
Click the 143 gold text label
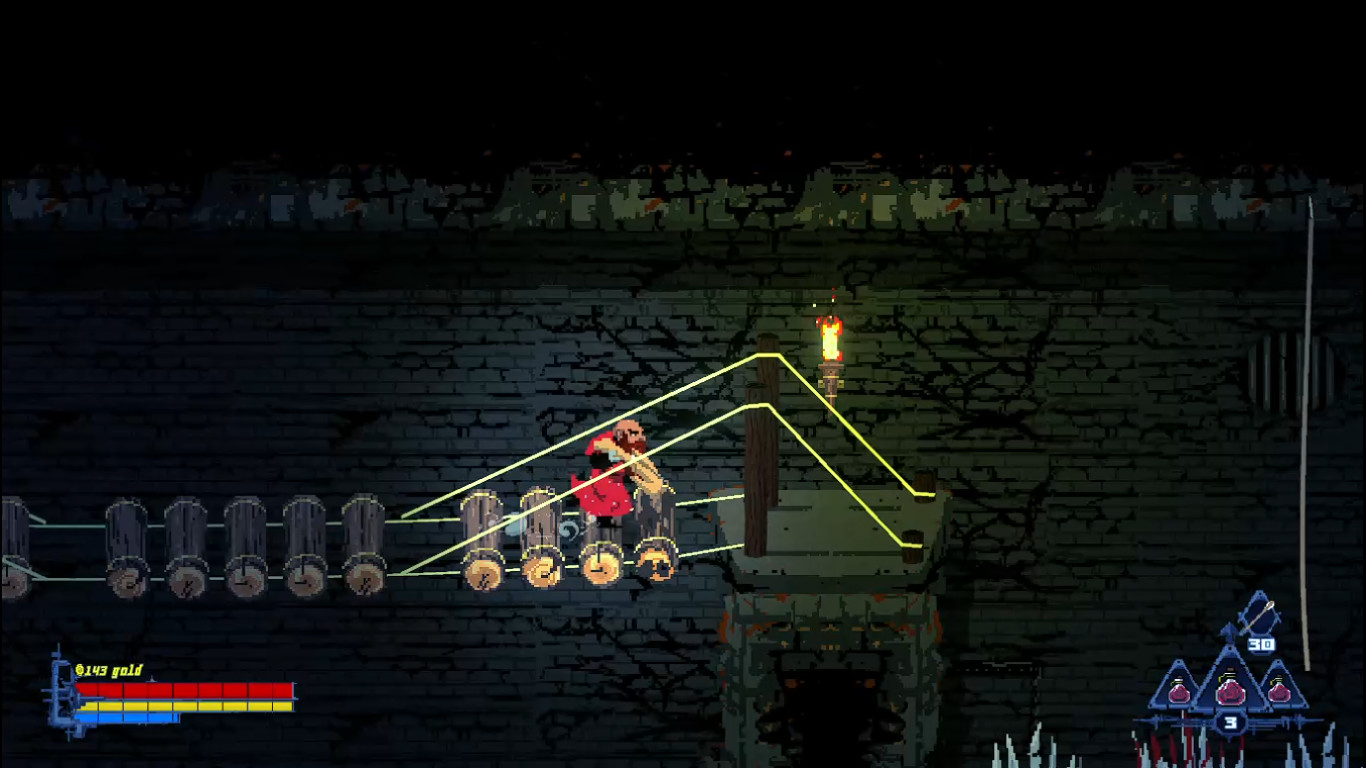click(x=115, y=669)
